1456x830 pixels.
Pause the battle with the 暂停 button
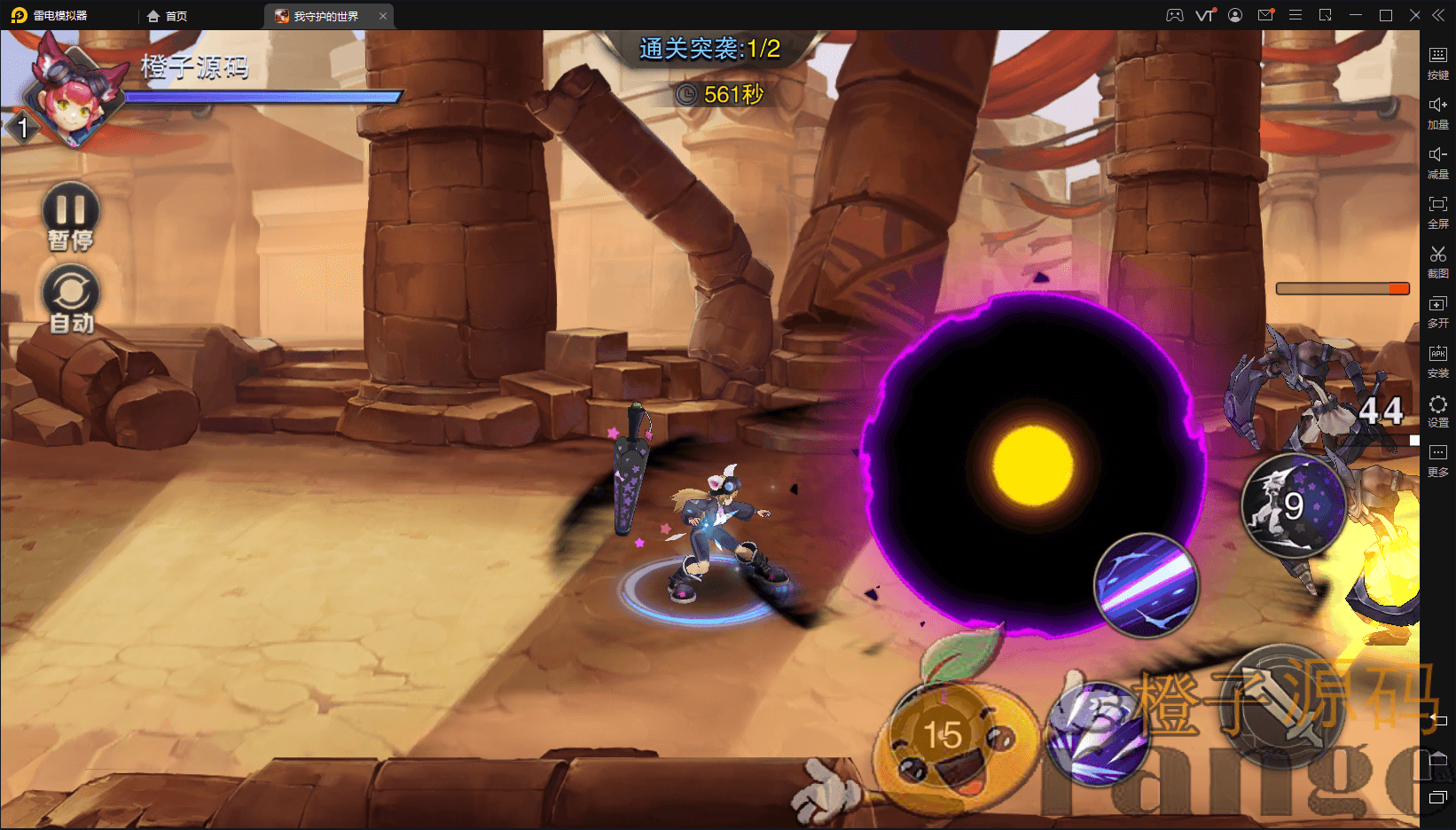click(x=71, y=213)
